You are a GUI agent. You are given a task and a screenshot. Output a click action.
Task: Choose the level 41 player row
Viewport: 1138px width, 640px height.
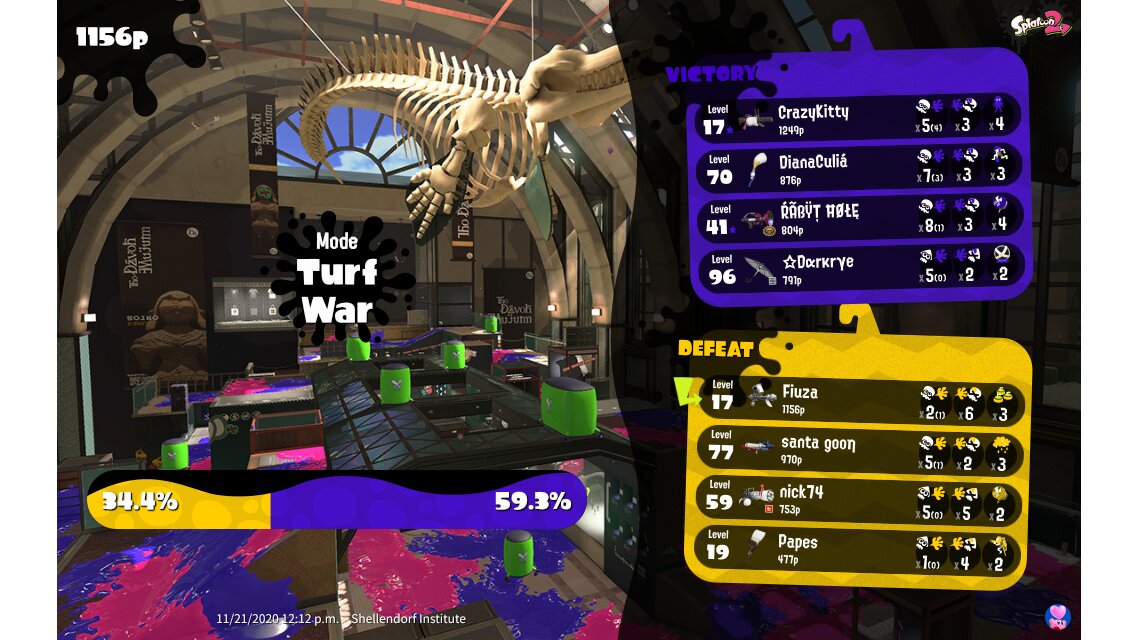click(858, 218)
